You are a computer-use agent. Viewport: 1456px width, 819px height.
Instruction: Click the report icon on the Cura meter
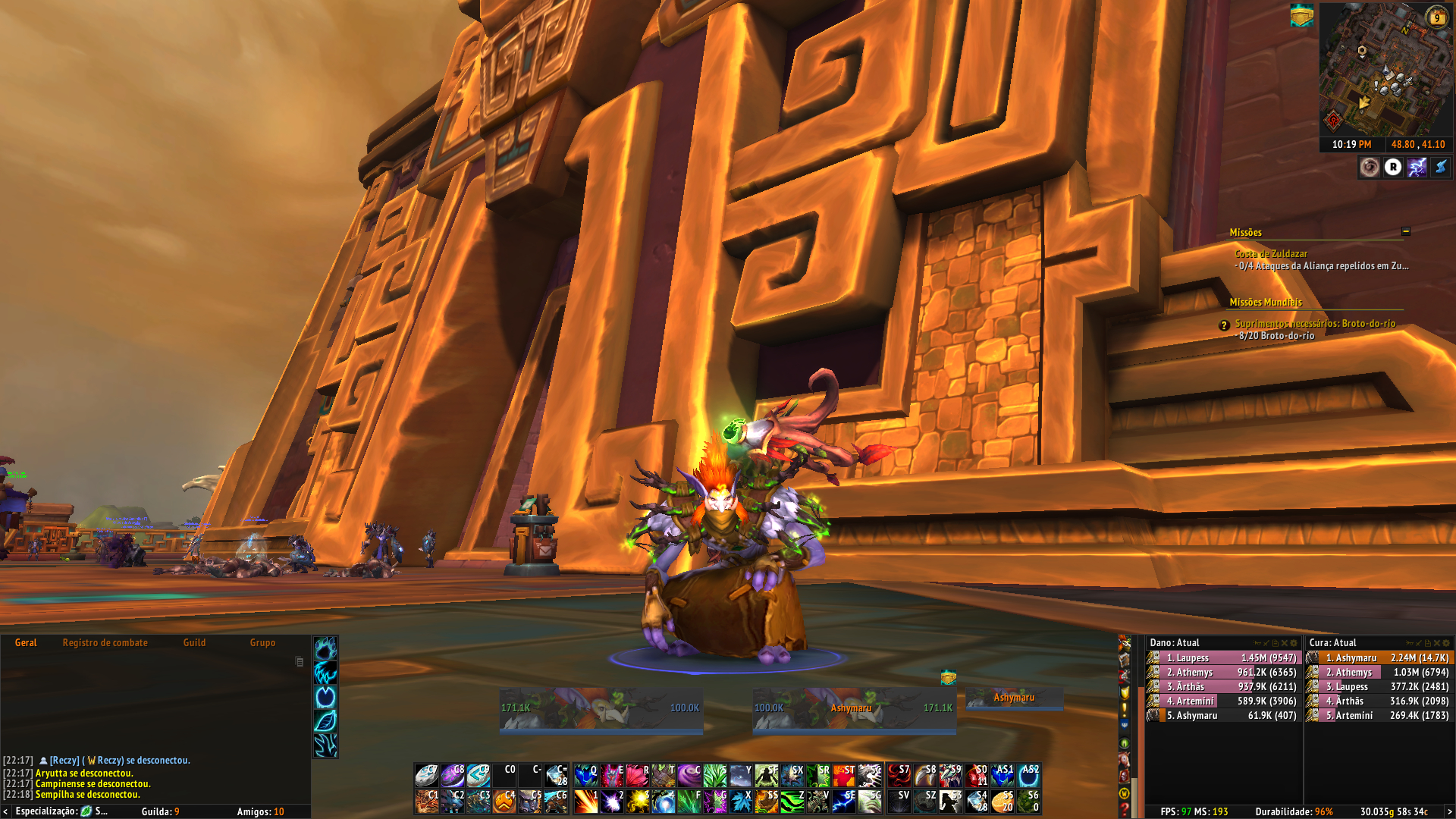pyautogui.click(x=1427, y=643)
